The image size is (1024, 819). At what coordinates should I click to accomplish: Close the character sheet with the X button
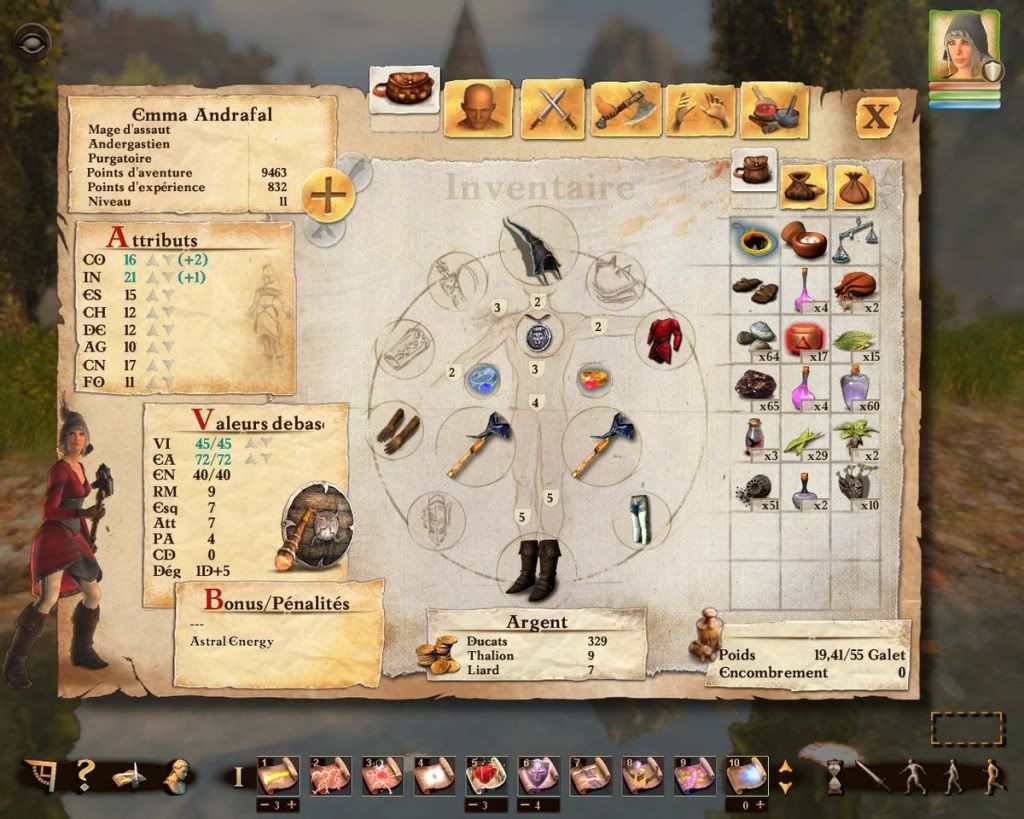pyautogui.click(x=876, y=115)
